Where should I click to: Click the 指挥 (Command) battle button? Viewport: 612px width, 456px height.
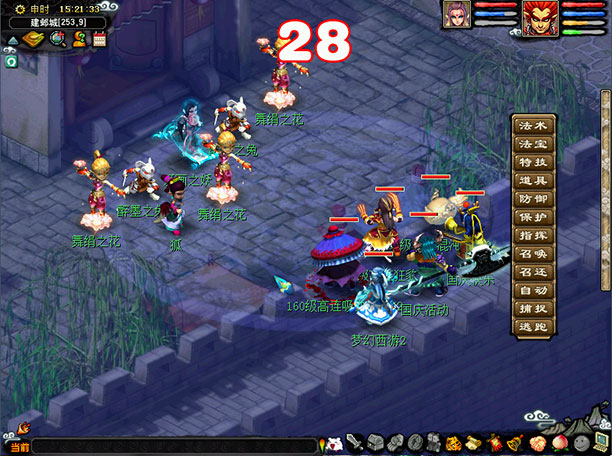533,235
